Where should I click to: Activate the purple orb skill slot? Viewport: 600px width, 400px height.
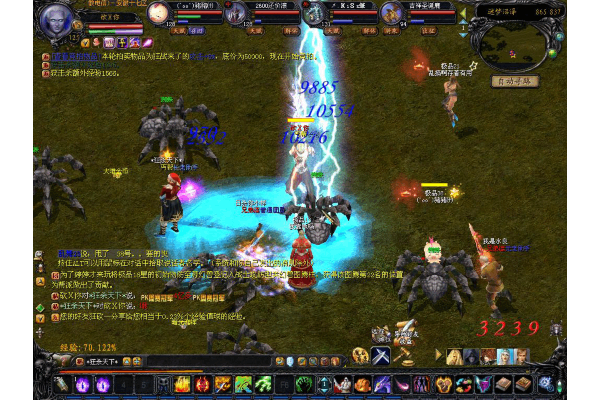tap(81, 384)
